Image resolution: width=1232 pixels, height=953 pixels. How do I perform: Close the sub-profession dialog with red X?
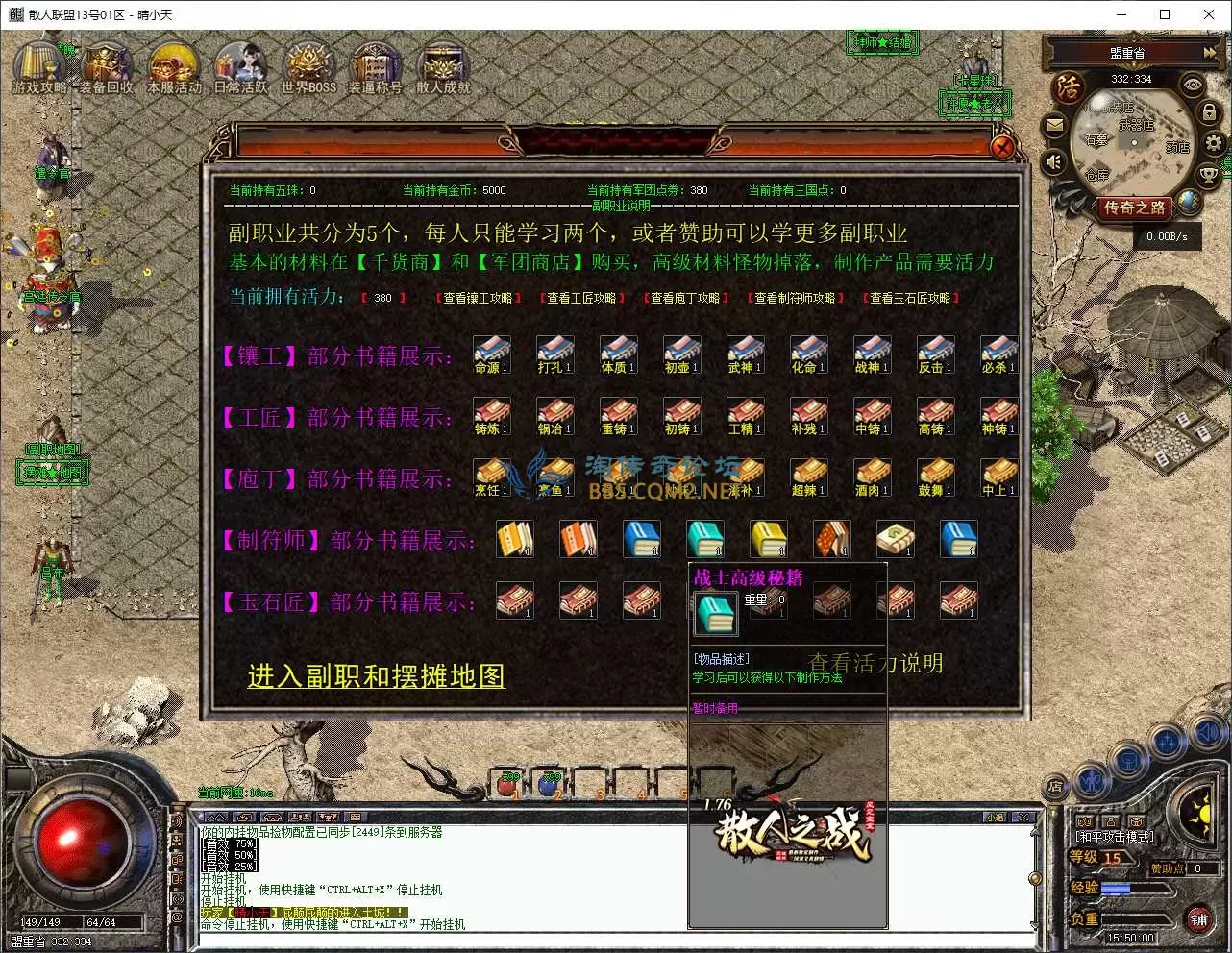click(x=1002, y=147)
